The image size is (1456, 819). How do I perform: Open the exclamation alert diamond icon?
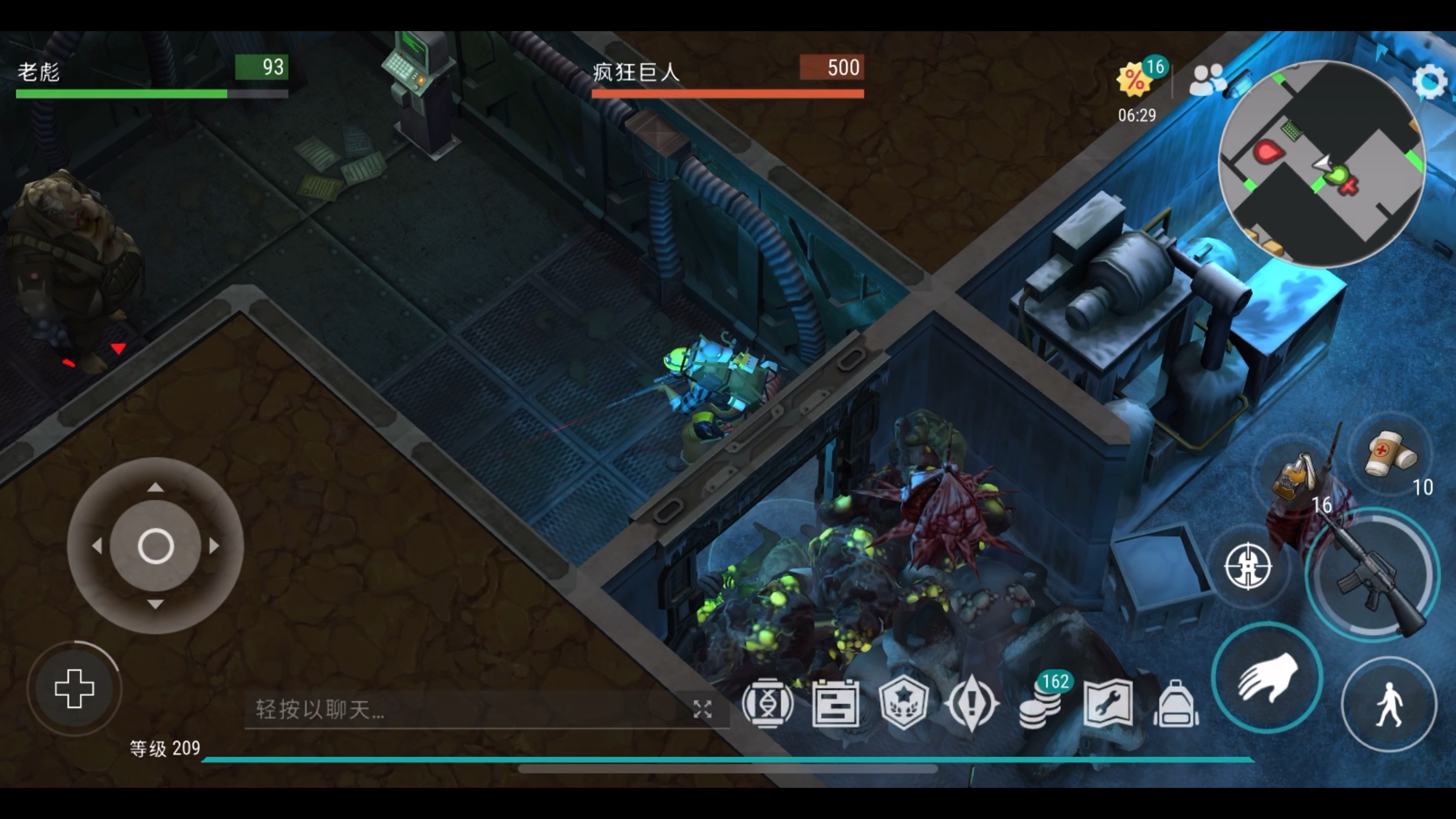tap(972, 704)
